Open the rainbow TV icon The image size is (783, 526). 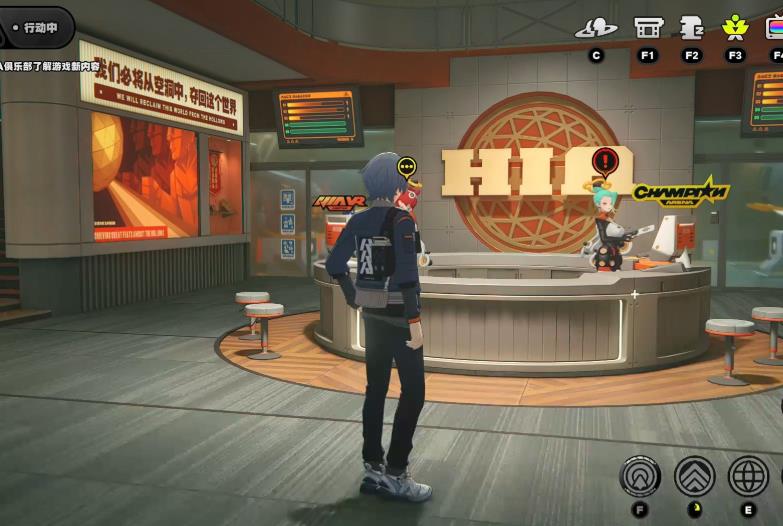(x=774, y=28)
